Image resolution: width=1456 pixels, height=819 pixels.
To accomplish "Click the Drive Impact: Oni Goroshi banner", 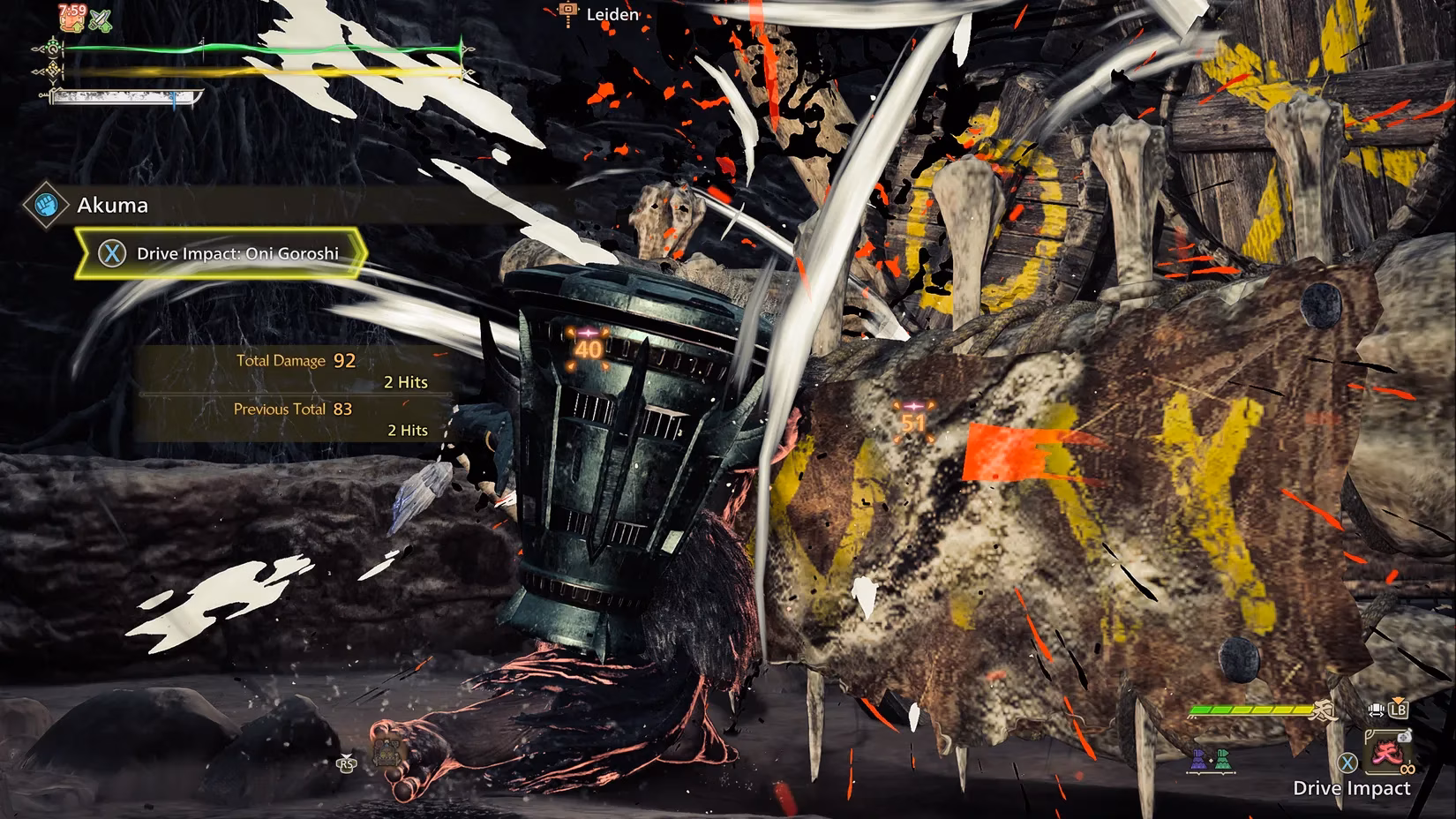I will (221, 252).
